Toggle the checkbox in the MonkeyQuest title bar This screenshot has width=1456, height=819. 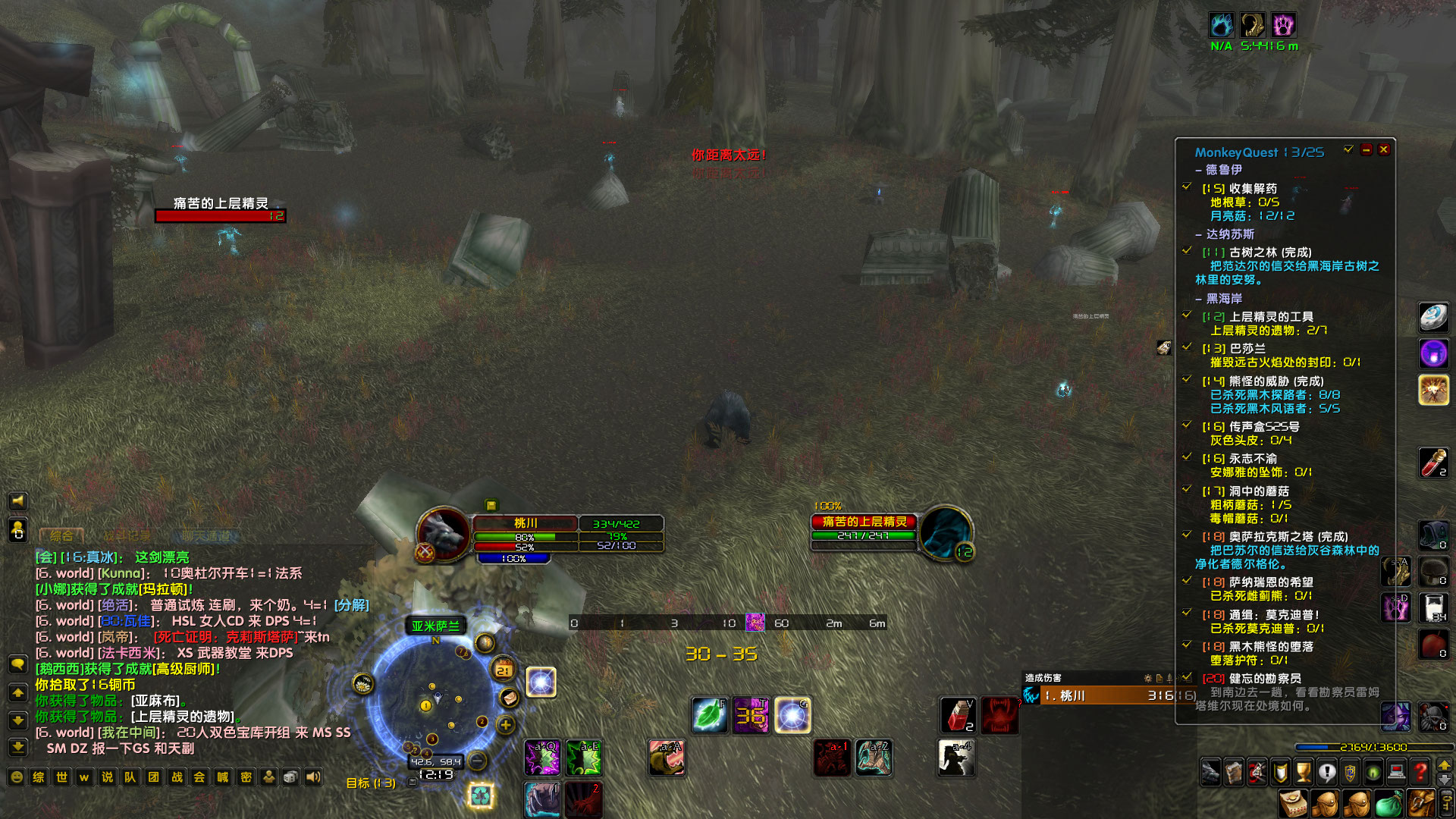[1348, 150]
